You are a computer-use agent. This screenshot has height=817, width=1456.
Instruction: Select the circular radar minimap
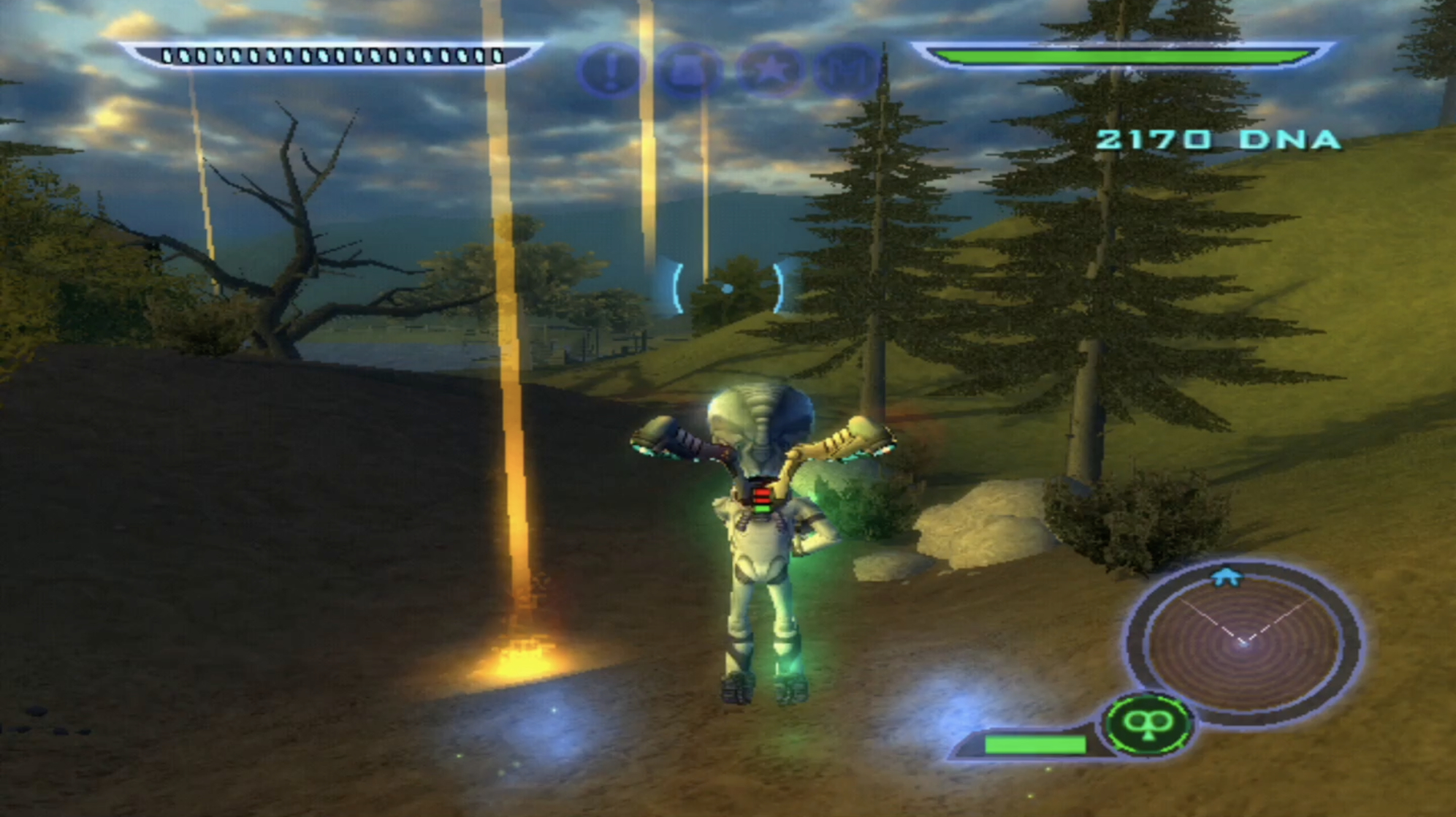[1243, 643]
